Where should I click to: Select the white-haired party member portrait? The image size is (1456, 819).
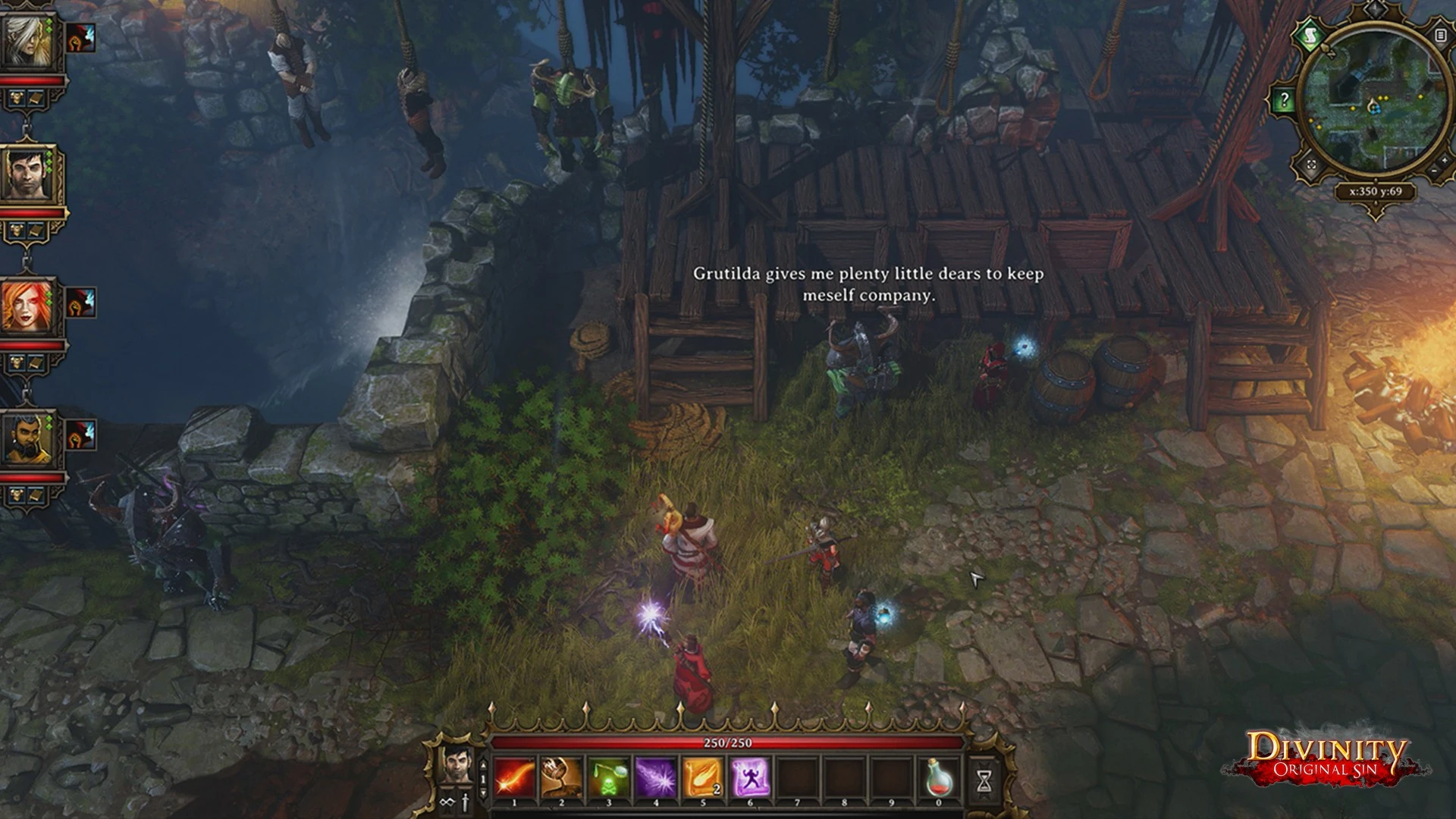[29, 39]
